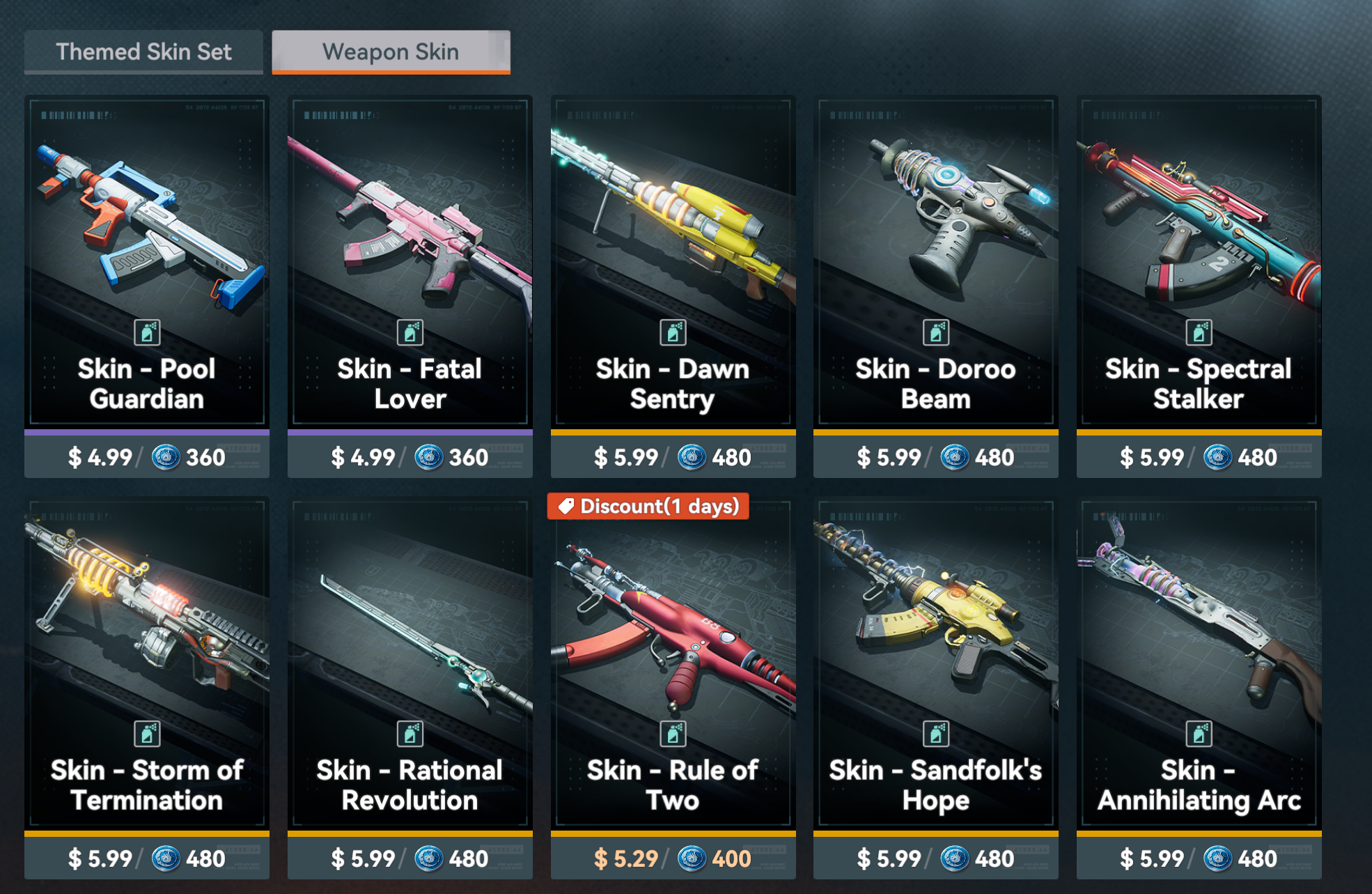Viewport: 1372px width, 894px height.
Task: Buy Rule of Two at $5.29
Action: 673,858
